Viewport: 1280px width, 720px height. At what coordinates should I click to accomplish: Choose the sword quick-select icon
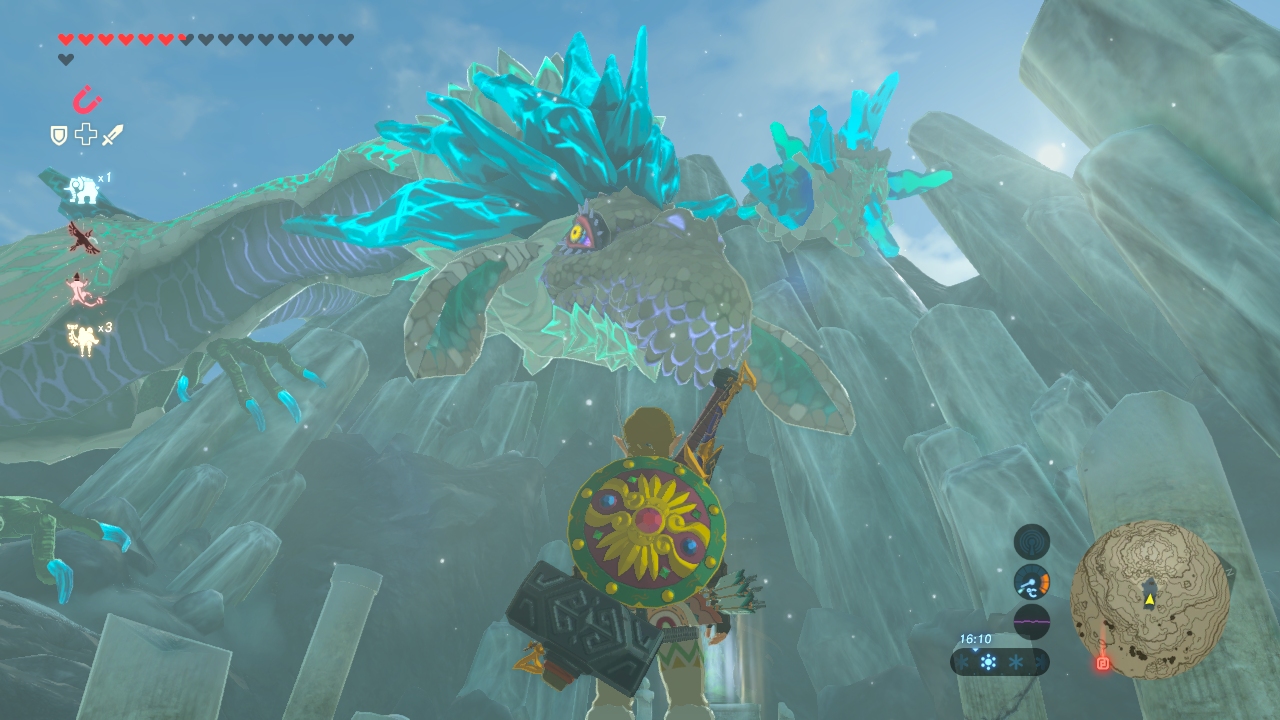pos(112,134)
